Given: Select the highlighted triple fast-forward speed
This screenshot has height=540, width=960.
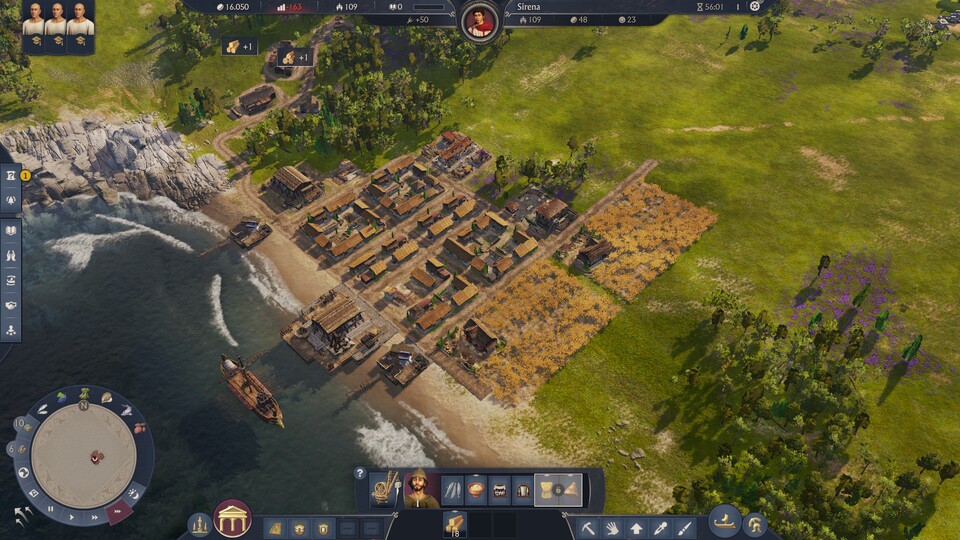Looking at the screenshot, I should [119, 509].
